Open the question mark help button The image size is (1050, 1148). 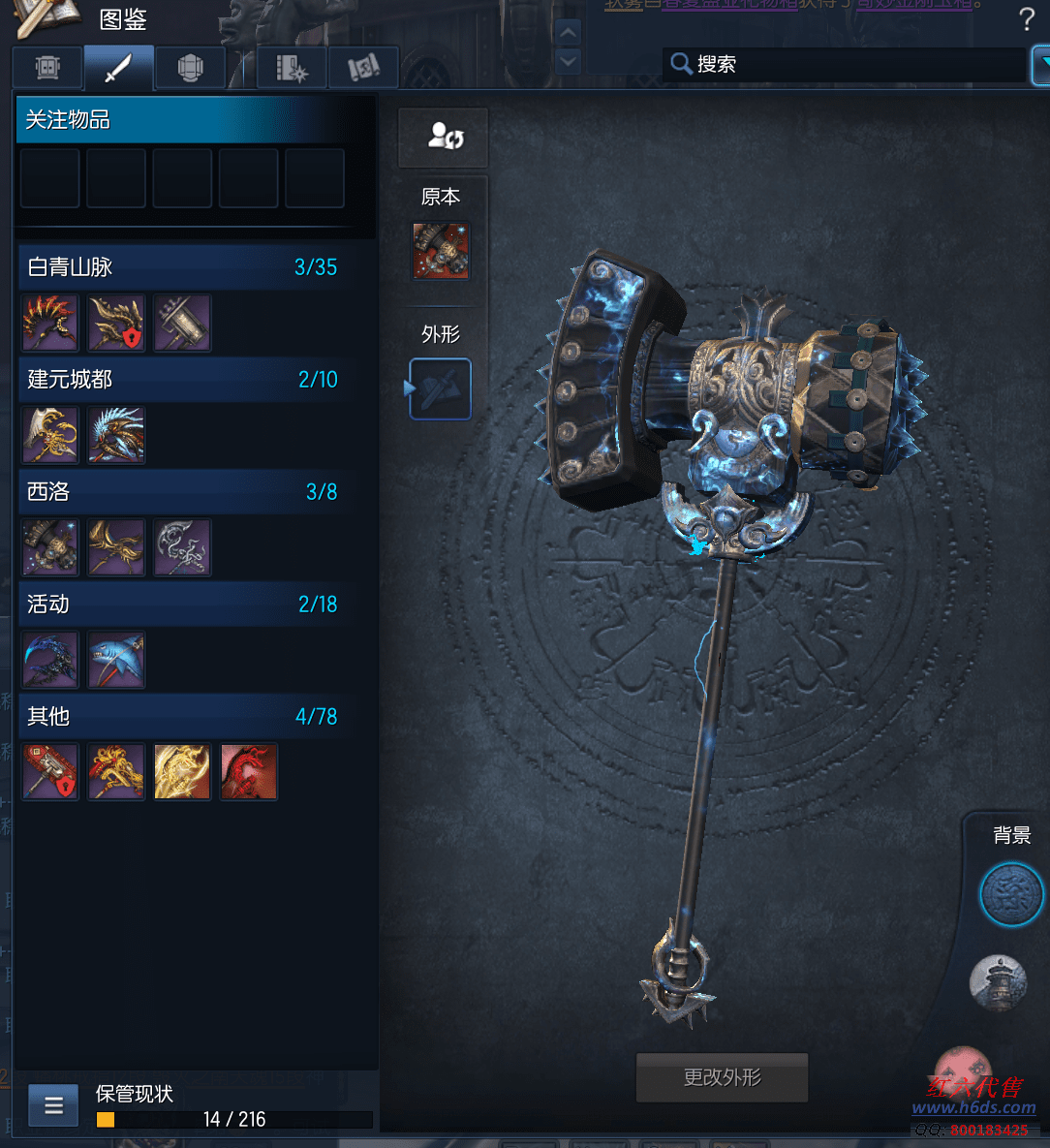(x=1027, y=18)
